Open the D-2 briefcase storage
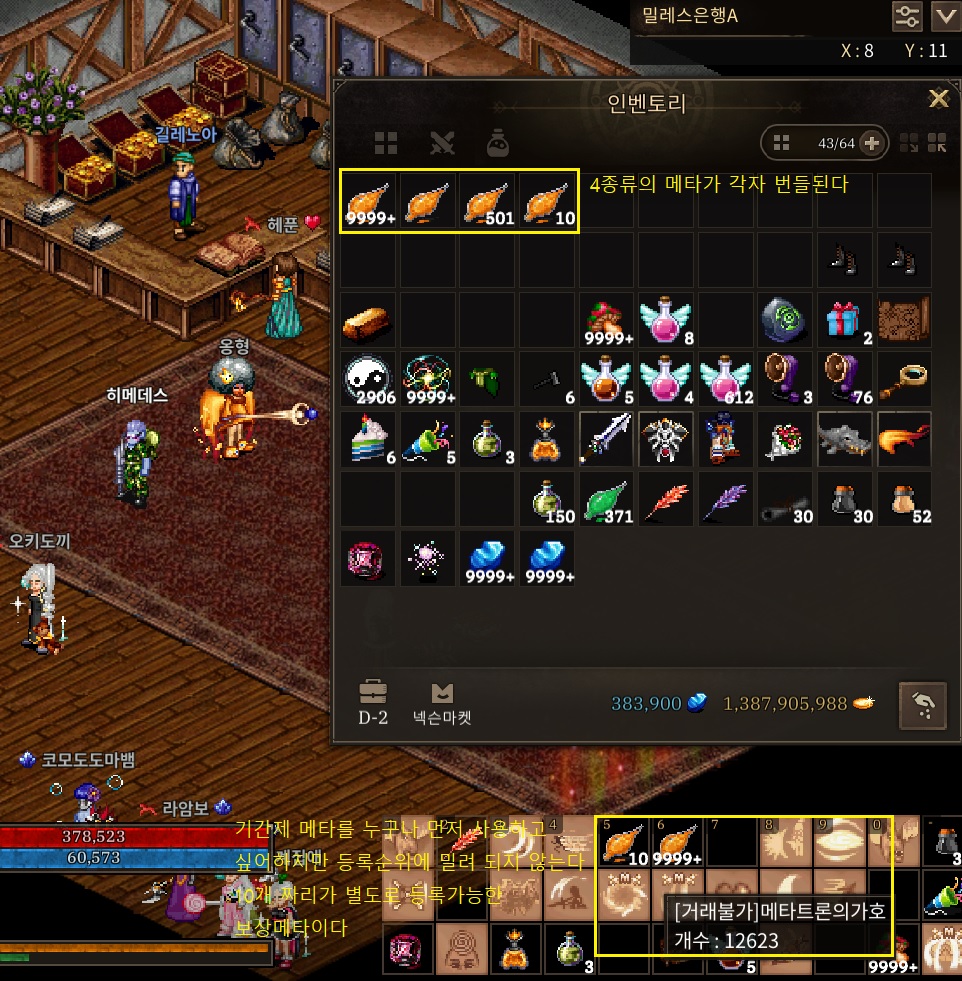This screenshot has height=981, width=962. pyautogui.click(x=372, y=704)
